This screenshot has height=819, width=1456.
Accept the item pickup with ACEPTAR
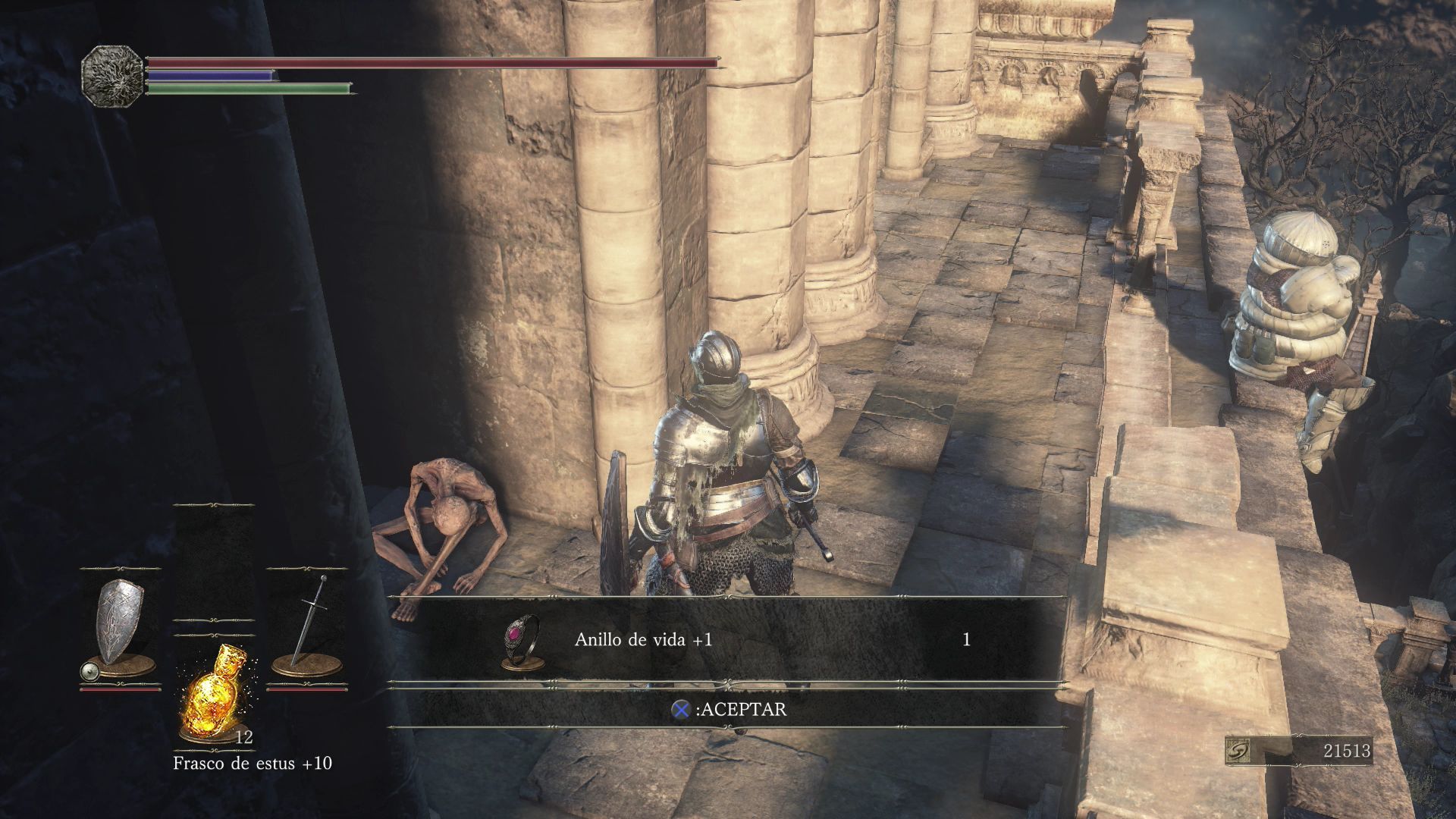729,710
